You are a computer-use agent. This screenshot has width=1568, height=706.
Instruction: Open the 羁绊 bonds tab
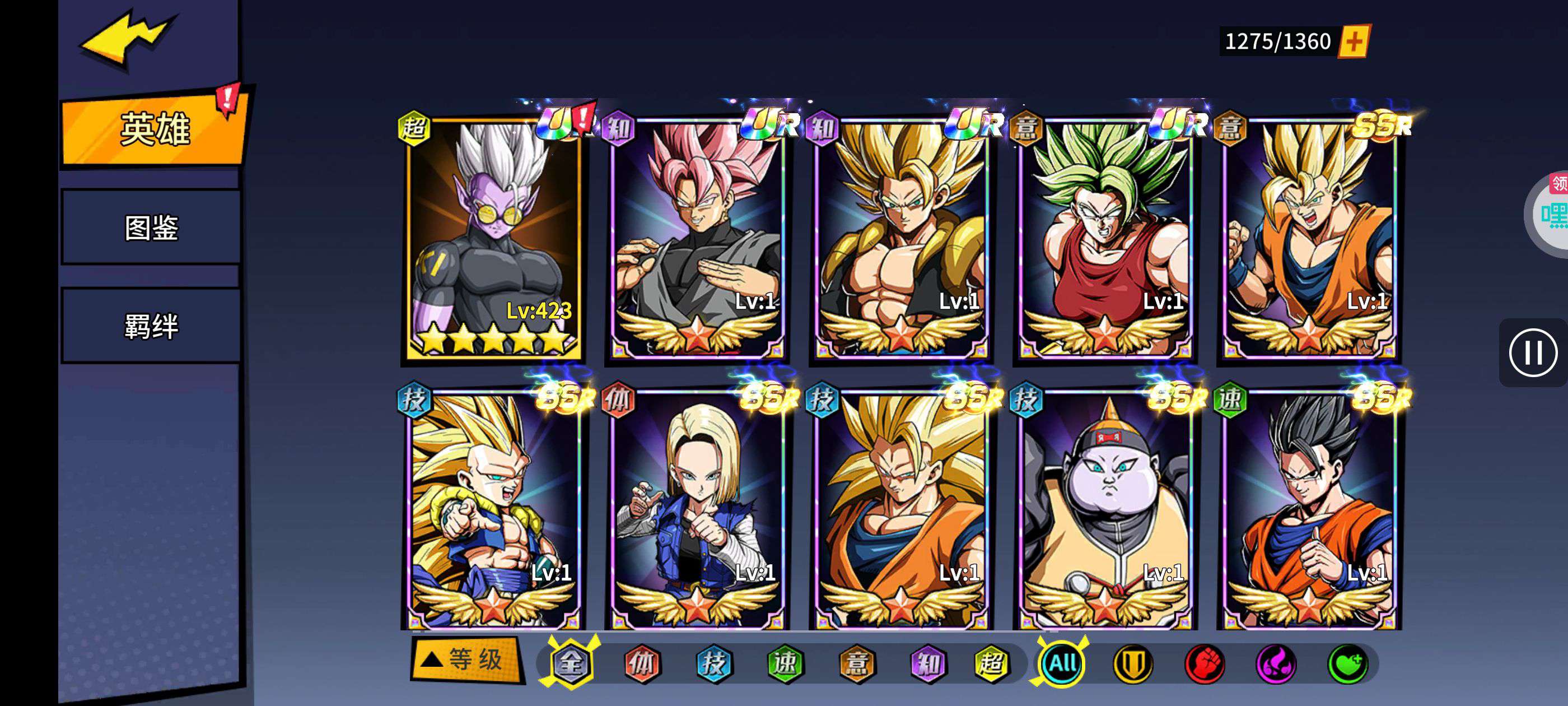[x=151, y=326]
